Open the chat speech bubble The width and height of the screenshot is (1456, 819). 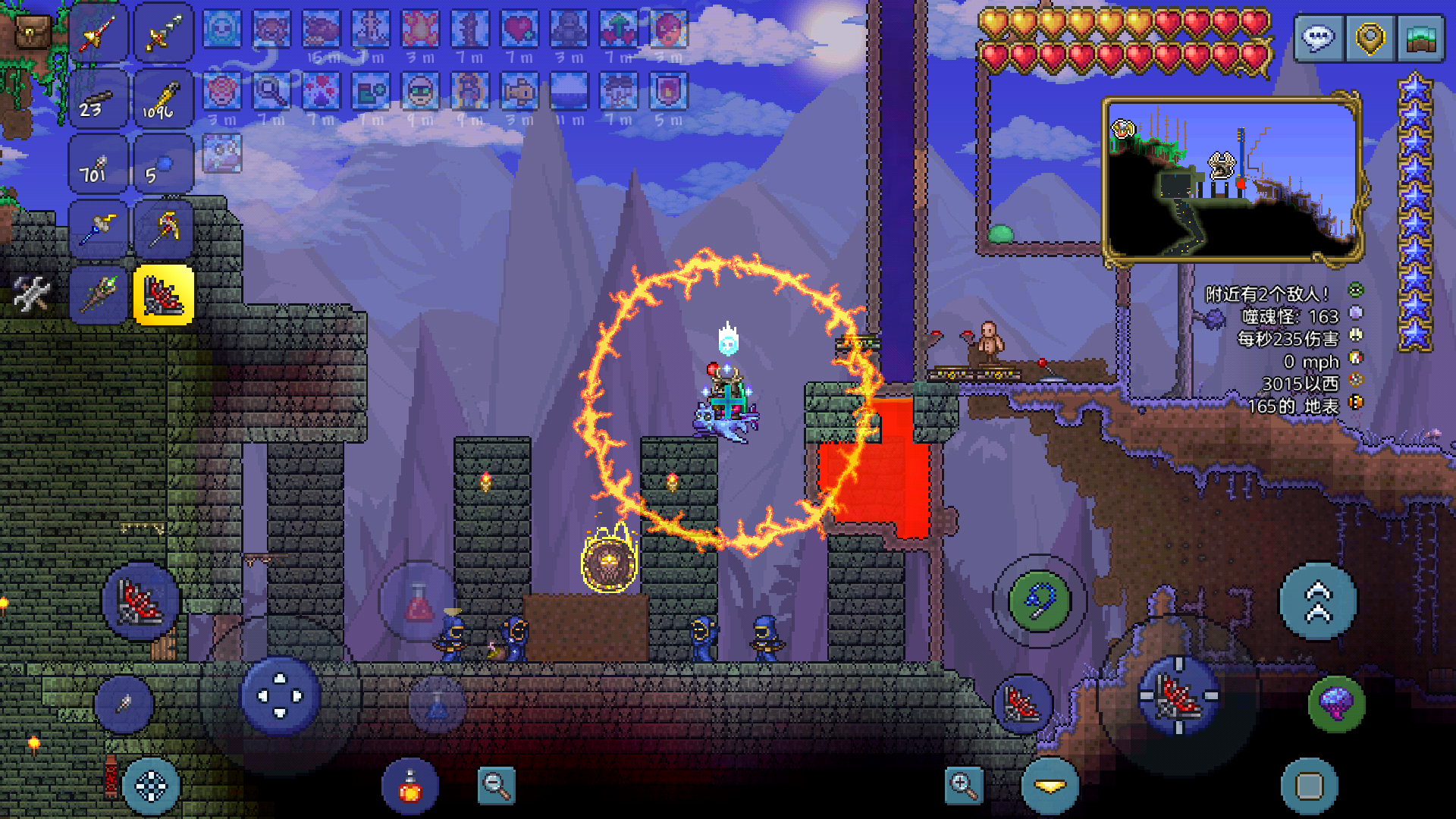point(1319,38)
